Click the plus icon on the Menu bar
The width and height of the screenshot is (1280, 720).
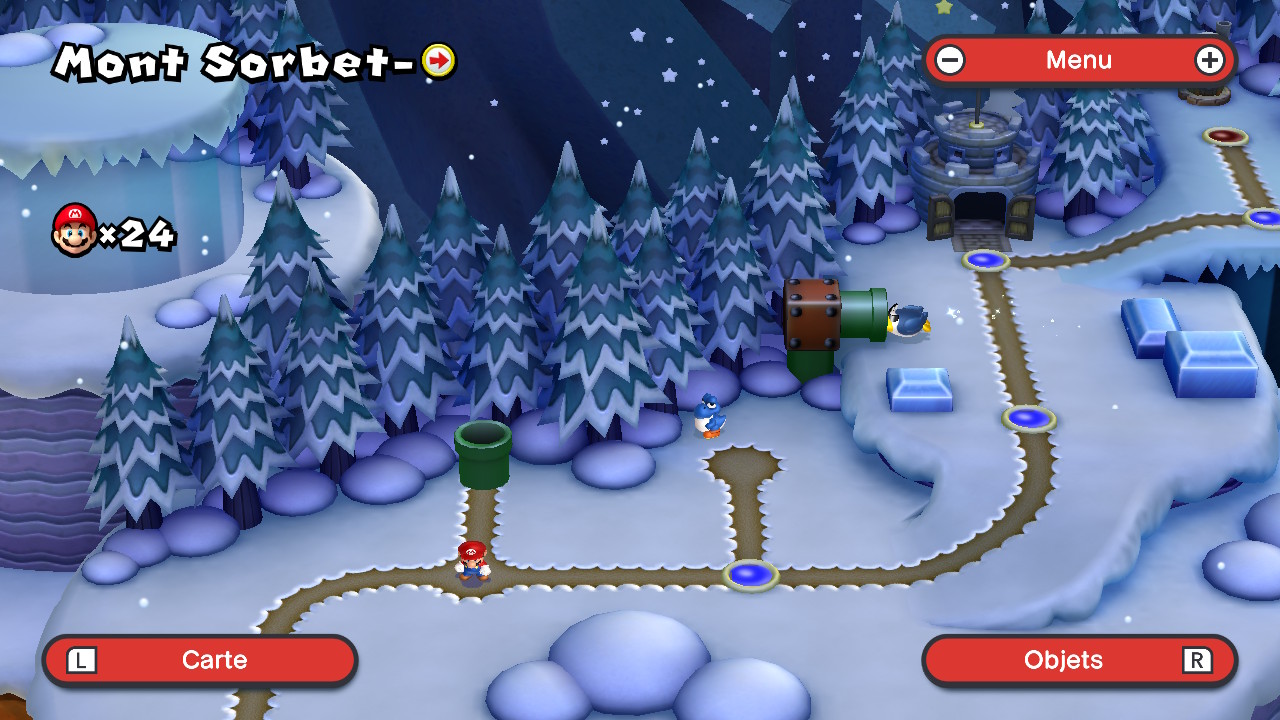[1210, 60]
